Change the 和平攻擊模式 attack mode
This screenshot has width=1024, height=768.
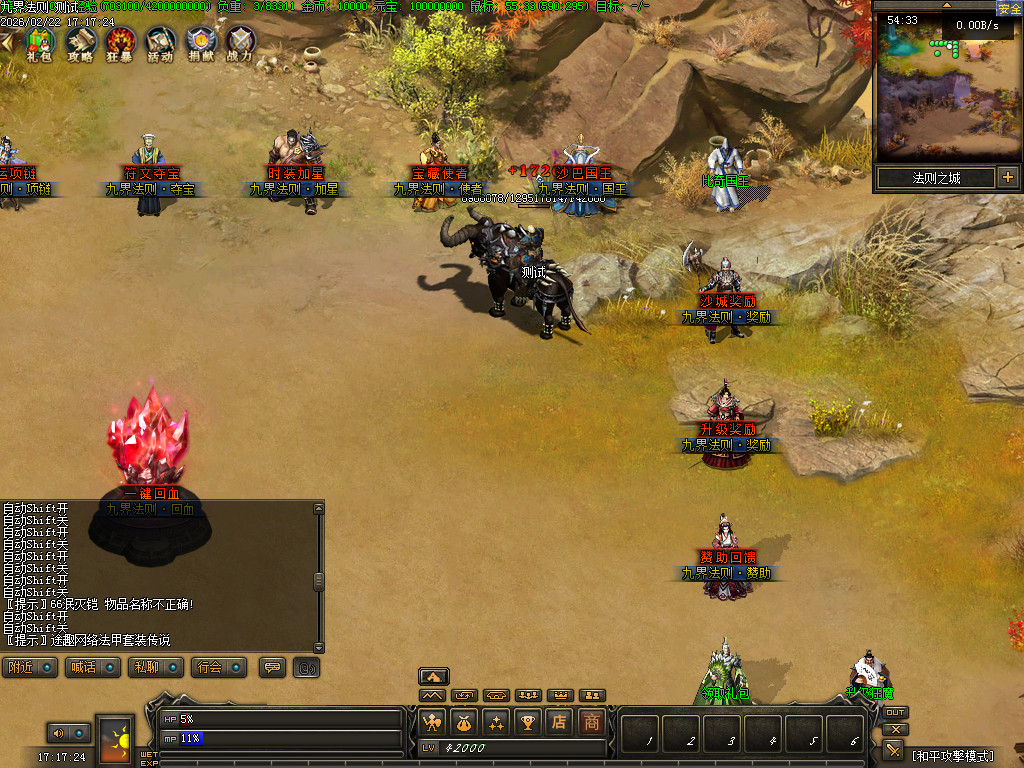[x=951, y=755]
